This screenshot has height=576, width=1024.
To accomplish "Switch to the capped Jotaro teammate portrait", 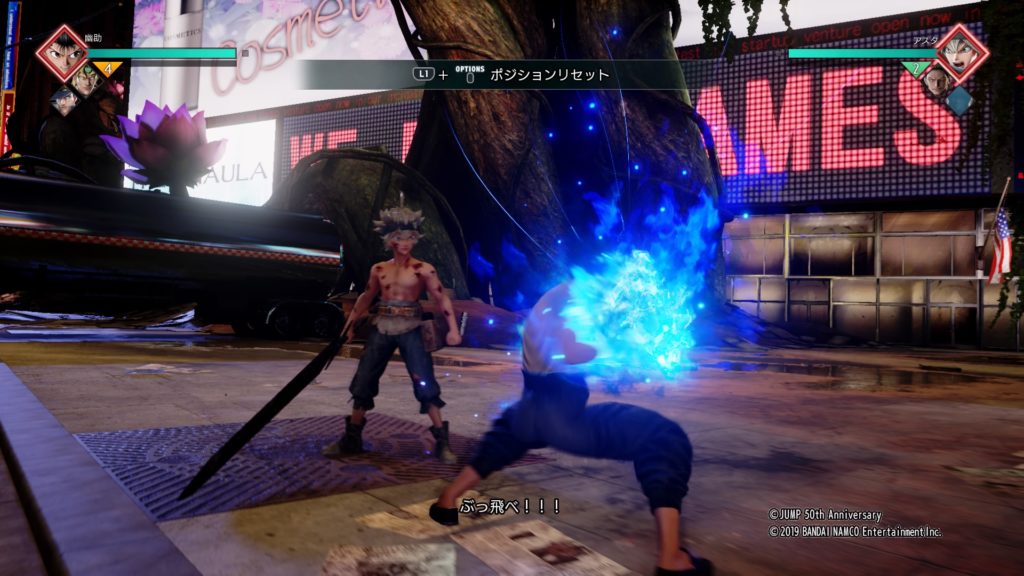I will [x=64, y=99].
